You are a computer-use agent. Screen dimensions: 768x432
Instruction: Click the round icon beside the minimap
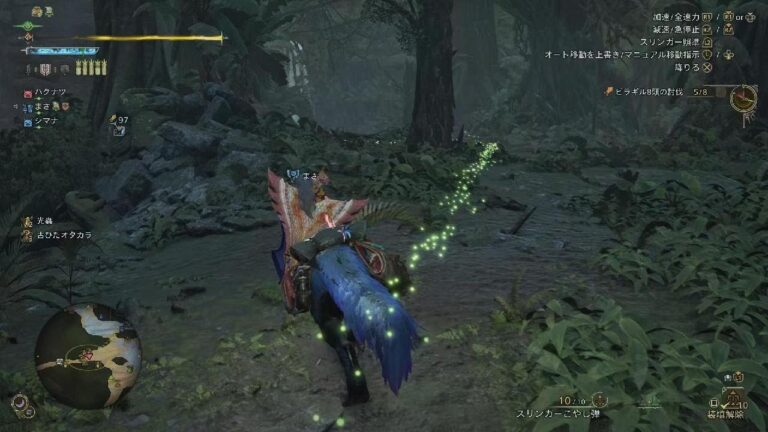tap(20, 403)
